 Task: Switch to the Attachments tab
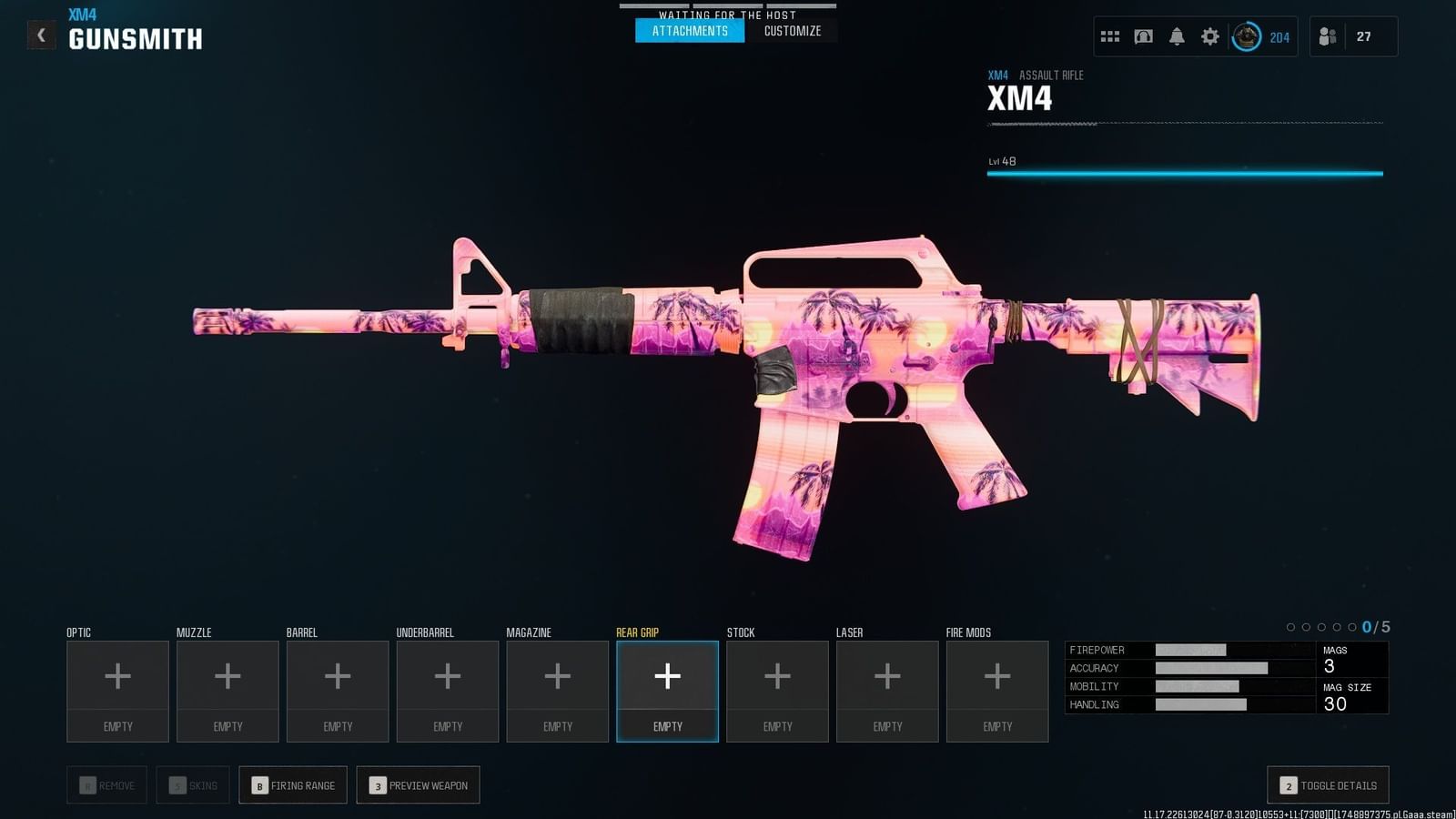689,30
